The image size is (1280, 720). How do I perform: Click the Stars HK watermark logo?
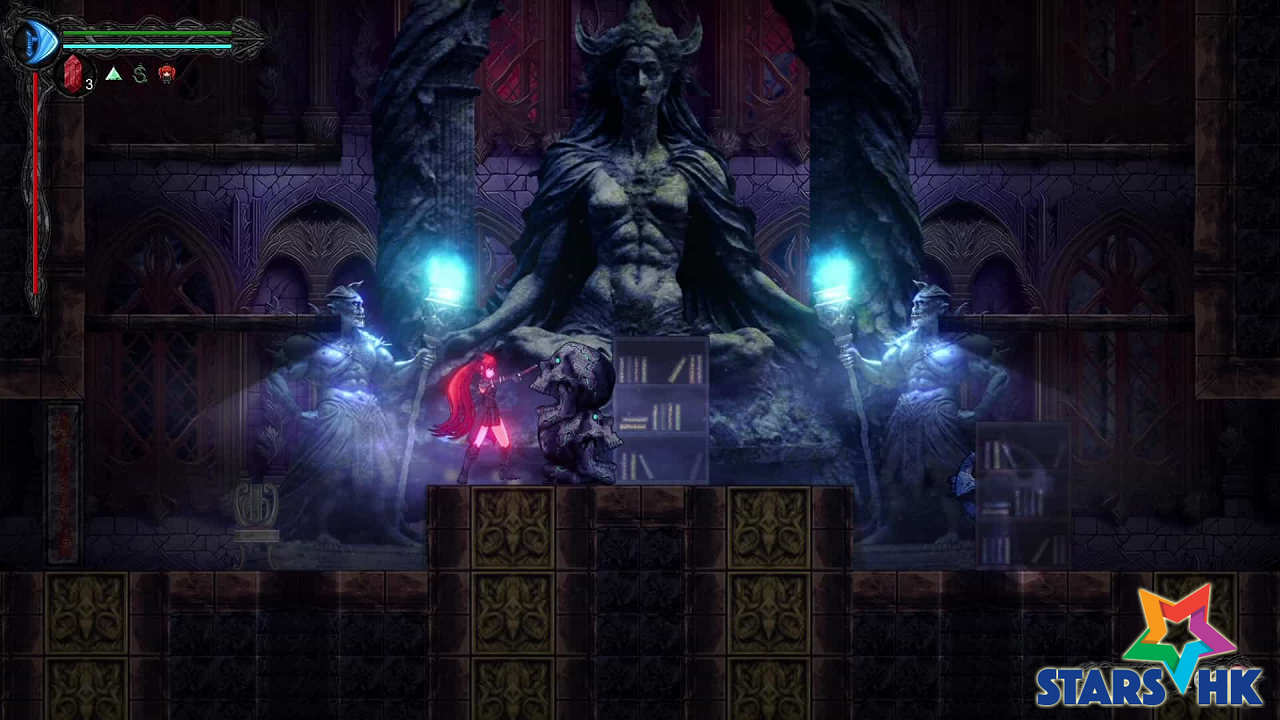pos(1152,649)
